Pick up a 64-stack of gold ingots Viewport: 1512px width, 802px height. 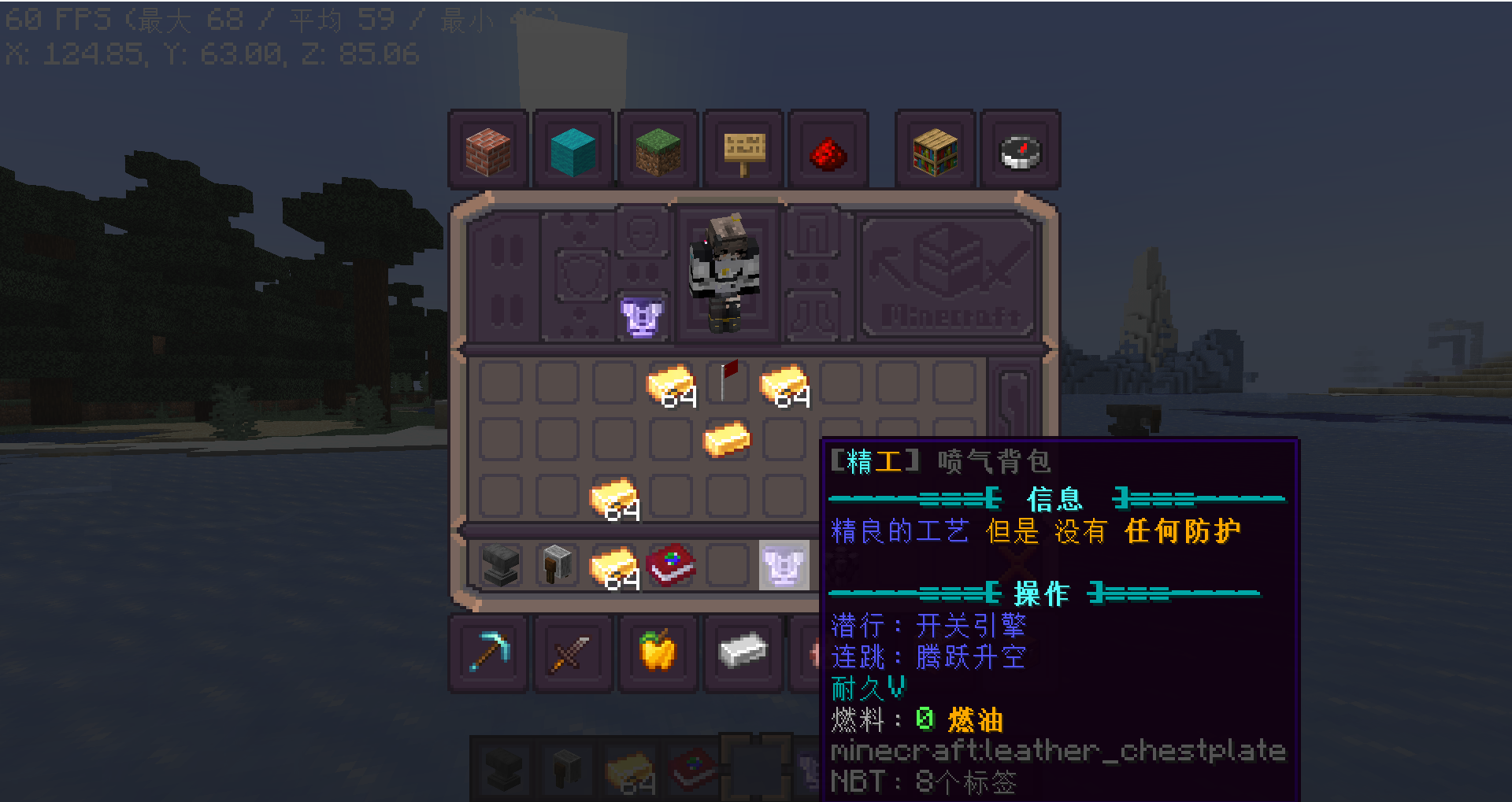pos(670,386)
